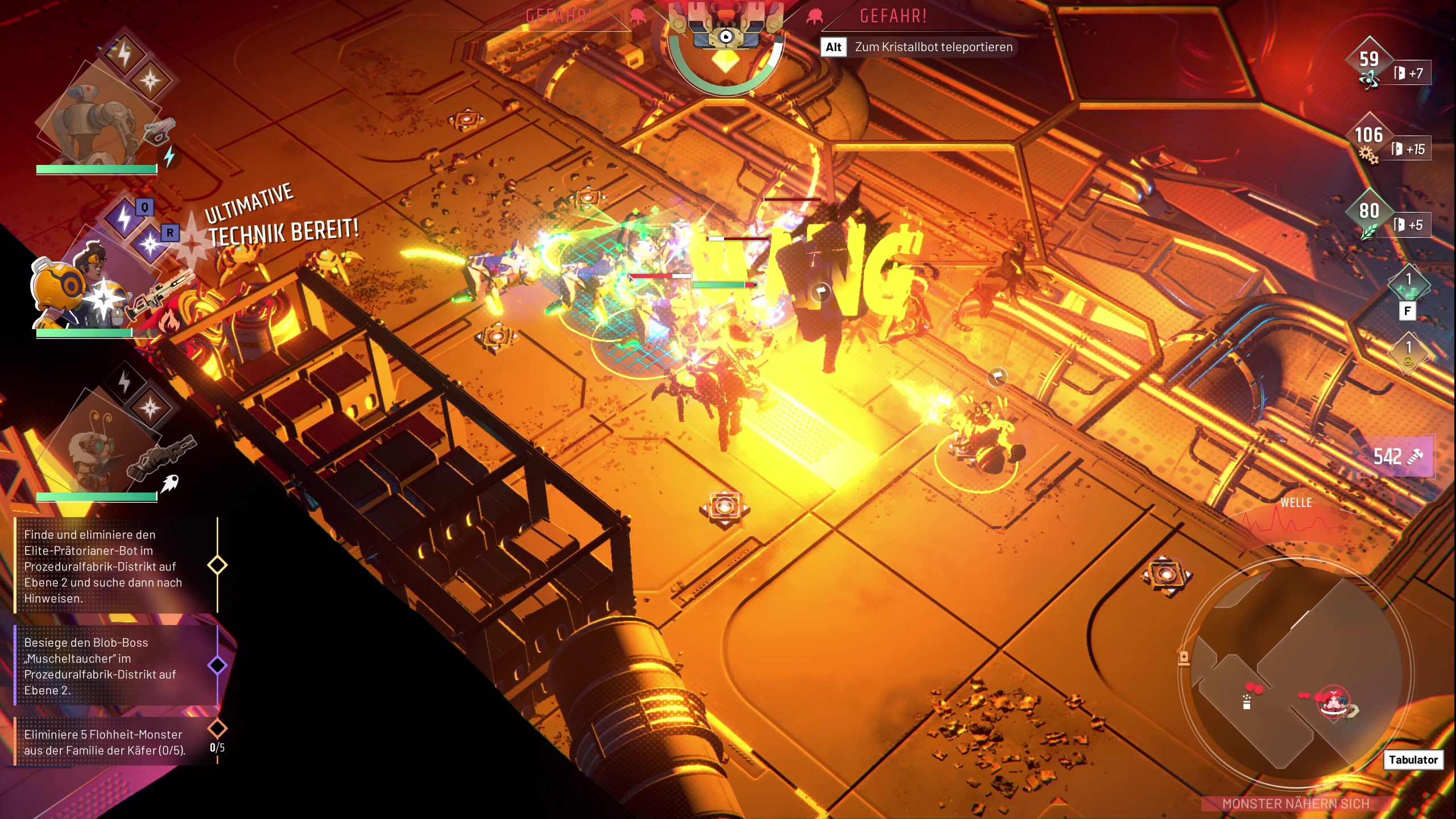
Task: Select the yellow diamond item slot
Action: coord(1408,351)
